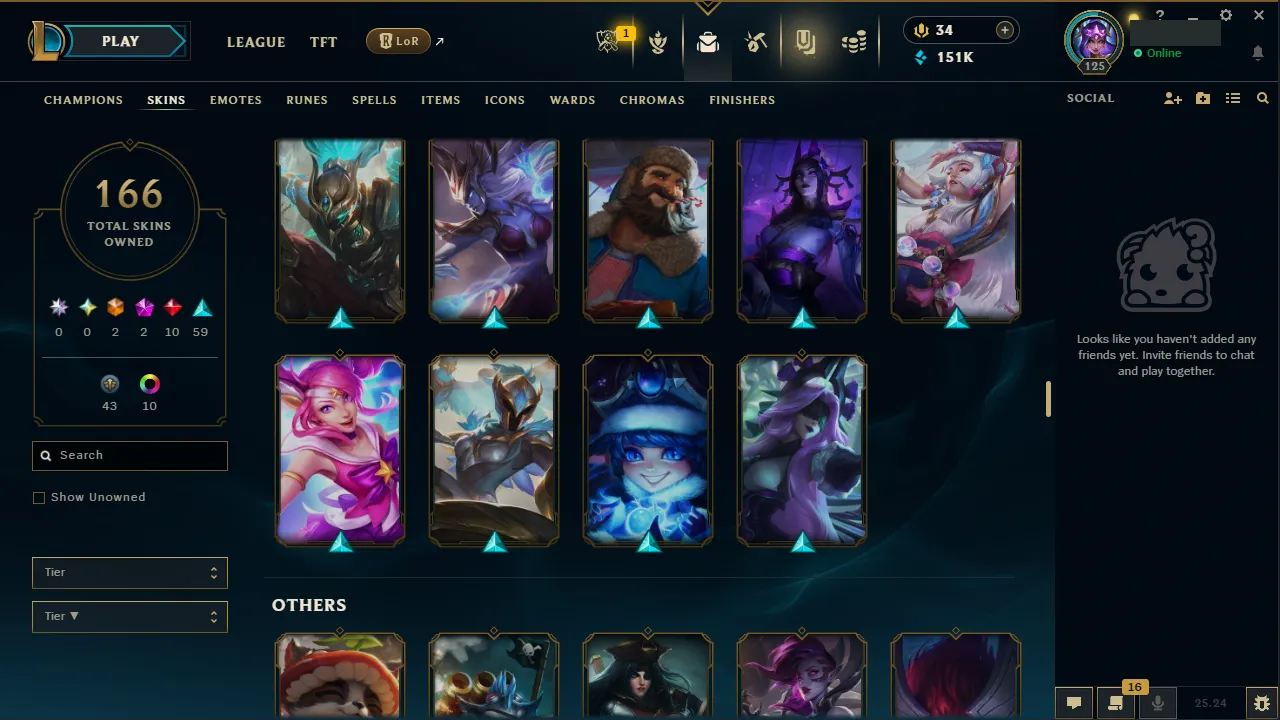Open Your Shop card icon

tap(805, 42)
